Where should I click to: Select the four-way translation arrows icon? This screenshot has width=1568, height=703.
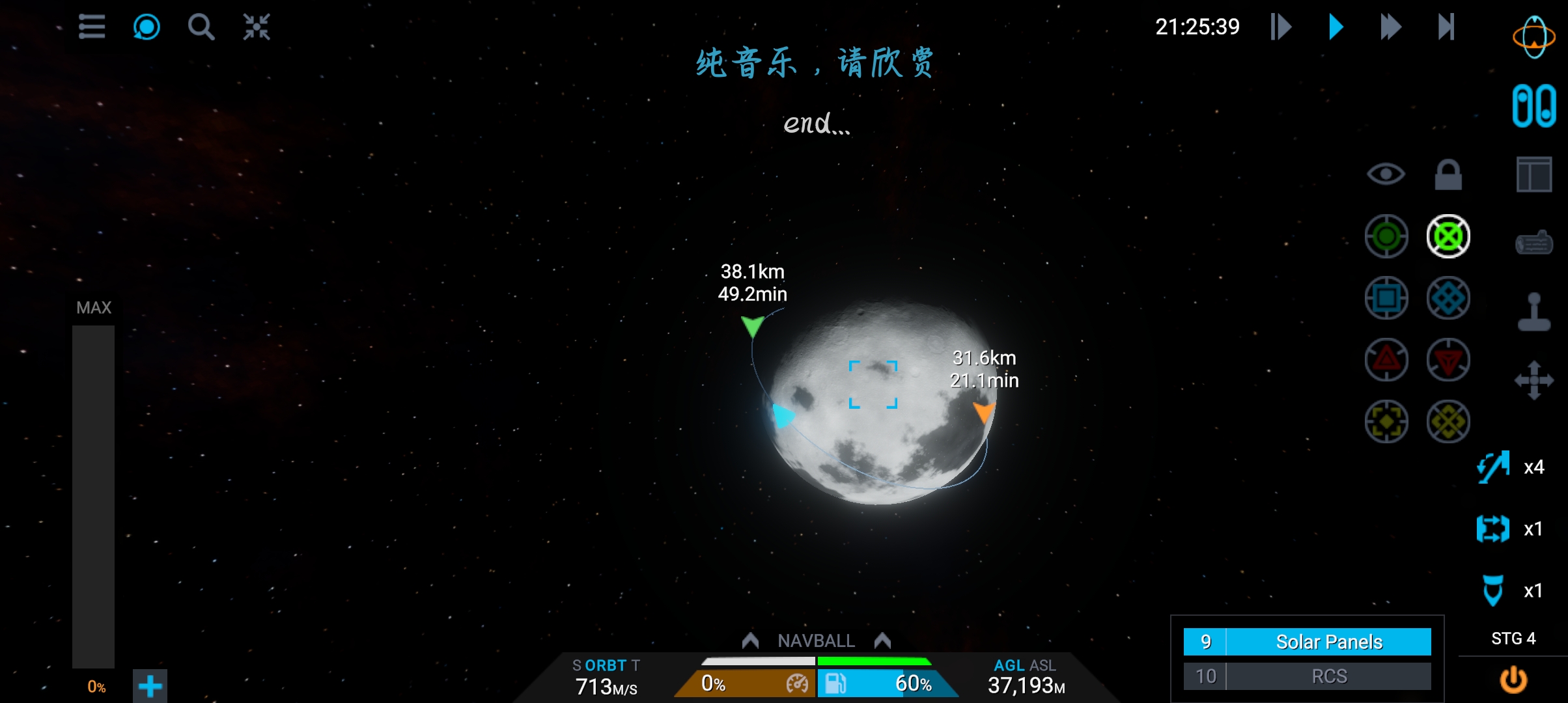pos(1533,379)
